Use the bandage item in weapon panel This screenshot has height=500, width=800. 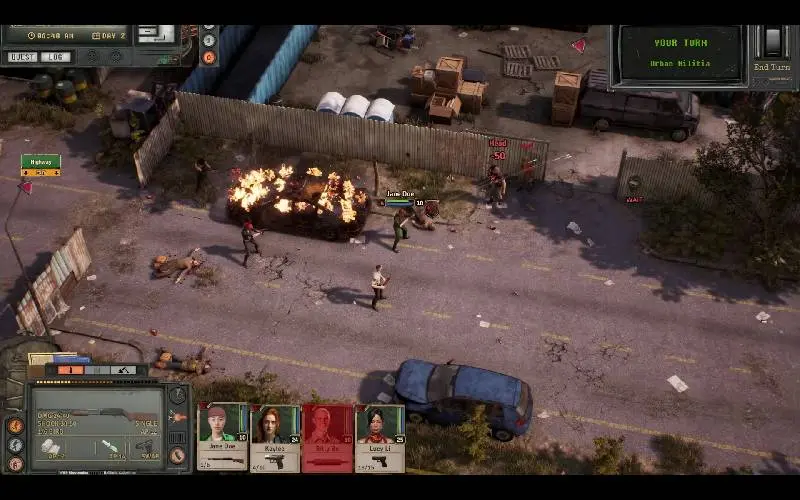51,447
